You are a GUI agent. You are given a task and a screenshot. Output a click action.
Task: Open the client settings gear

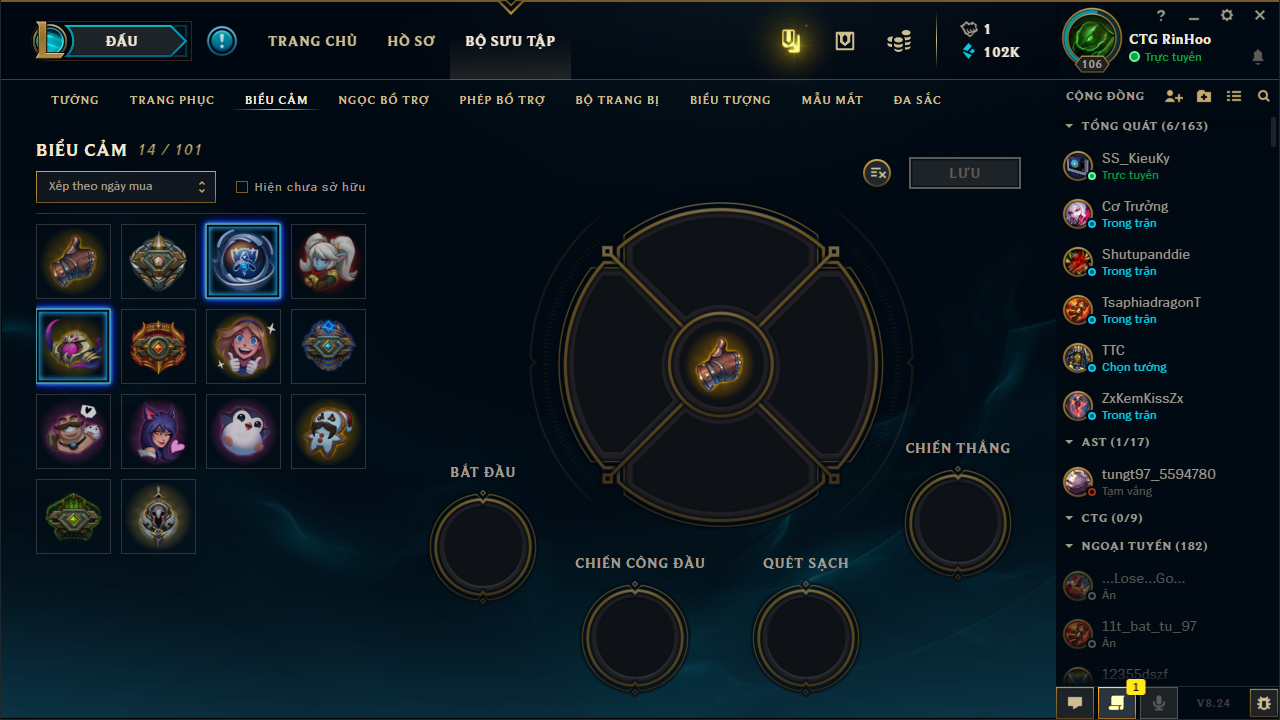1227,15
